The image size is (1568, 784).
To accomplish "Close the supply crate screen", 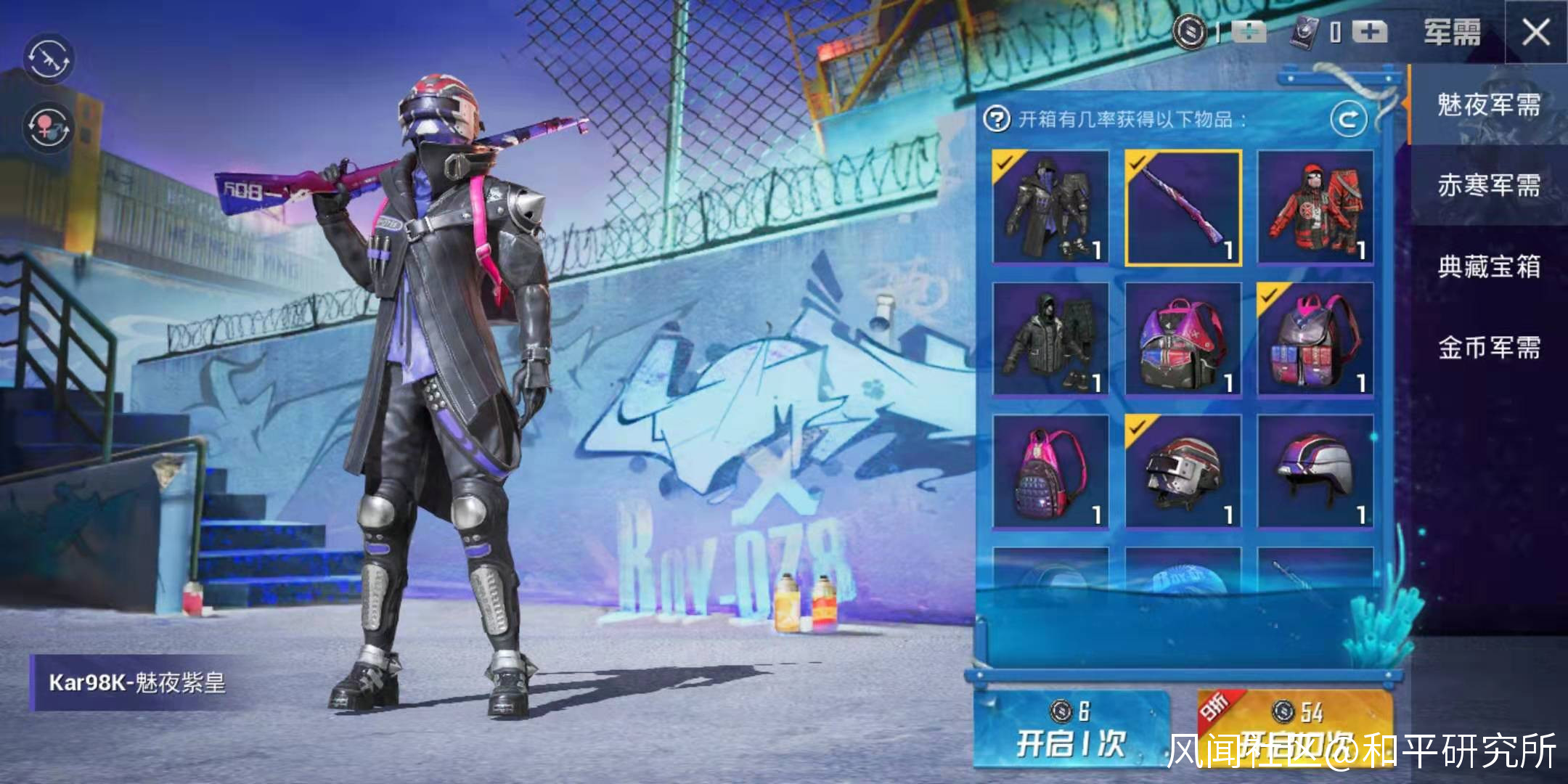I will (1535, 33).
